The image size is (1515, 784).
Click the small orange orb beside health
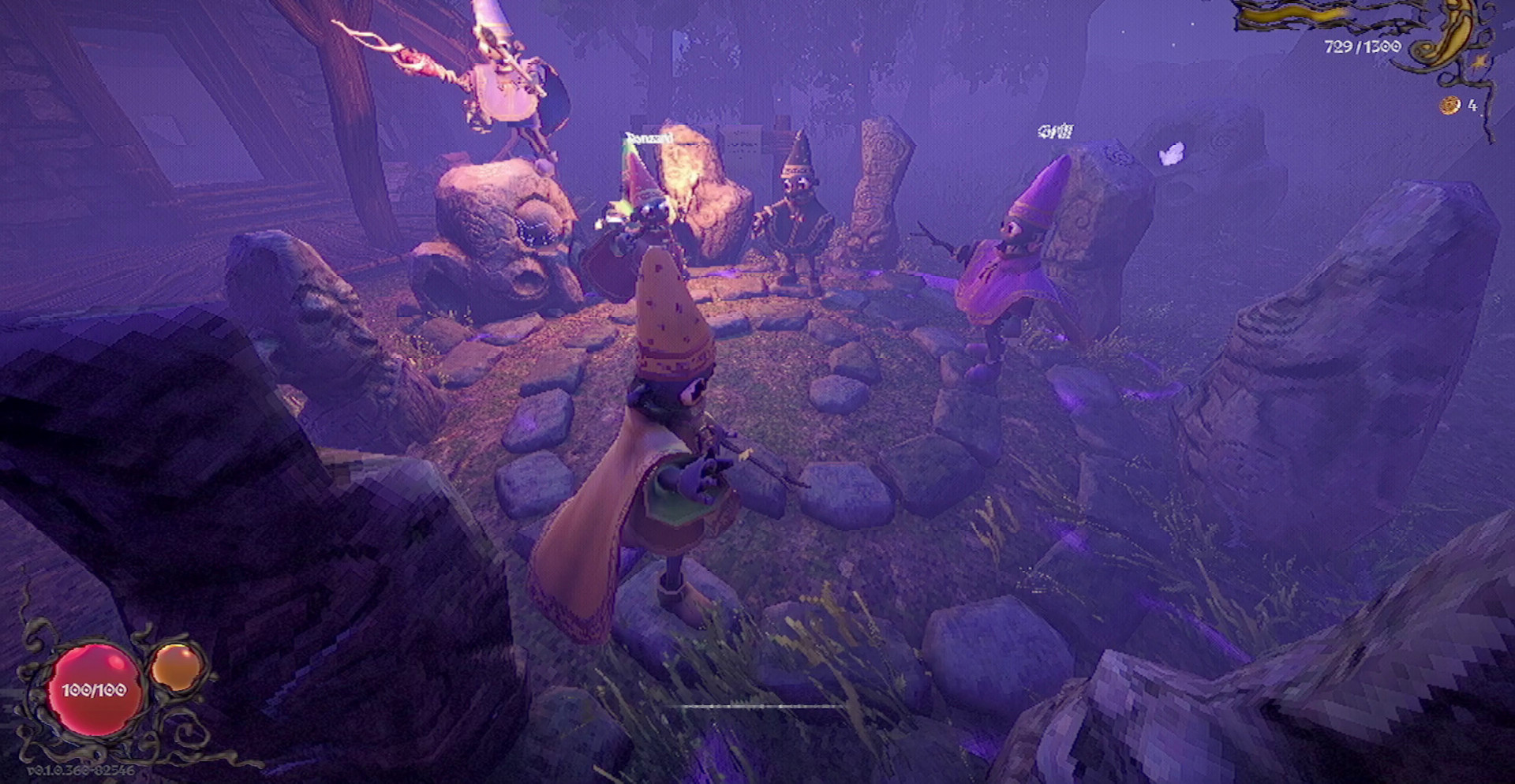[177, 666]
